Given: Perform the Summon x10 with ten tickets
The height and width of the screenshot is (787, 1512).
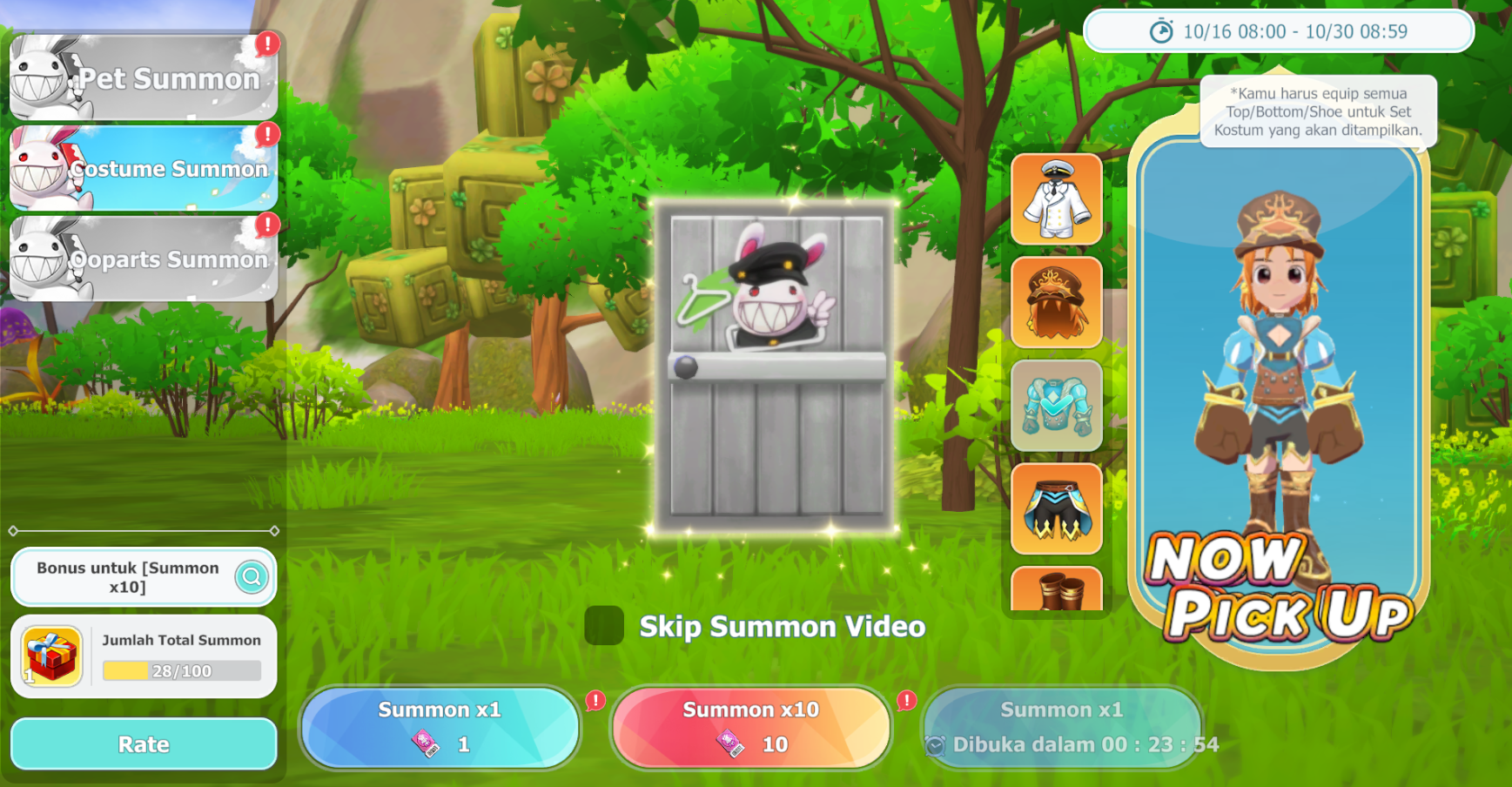Looking at the screenshot, I should pos(751,727).
